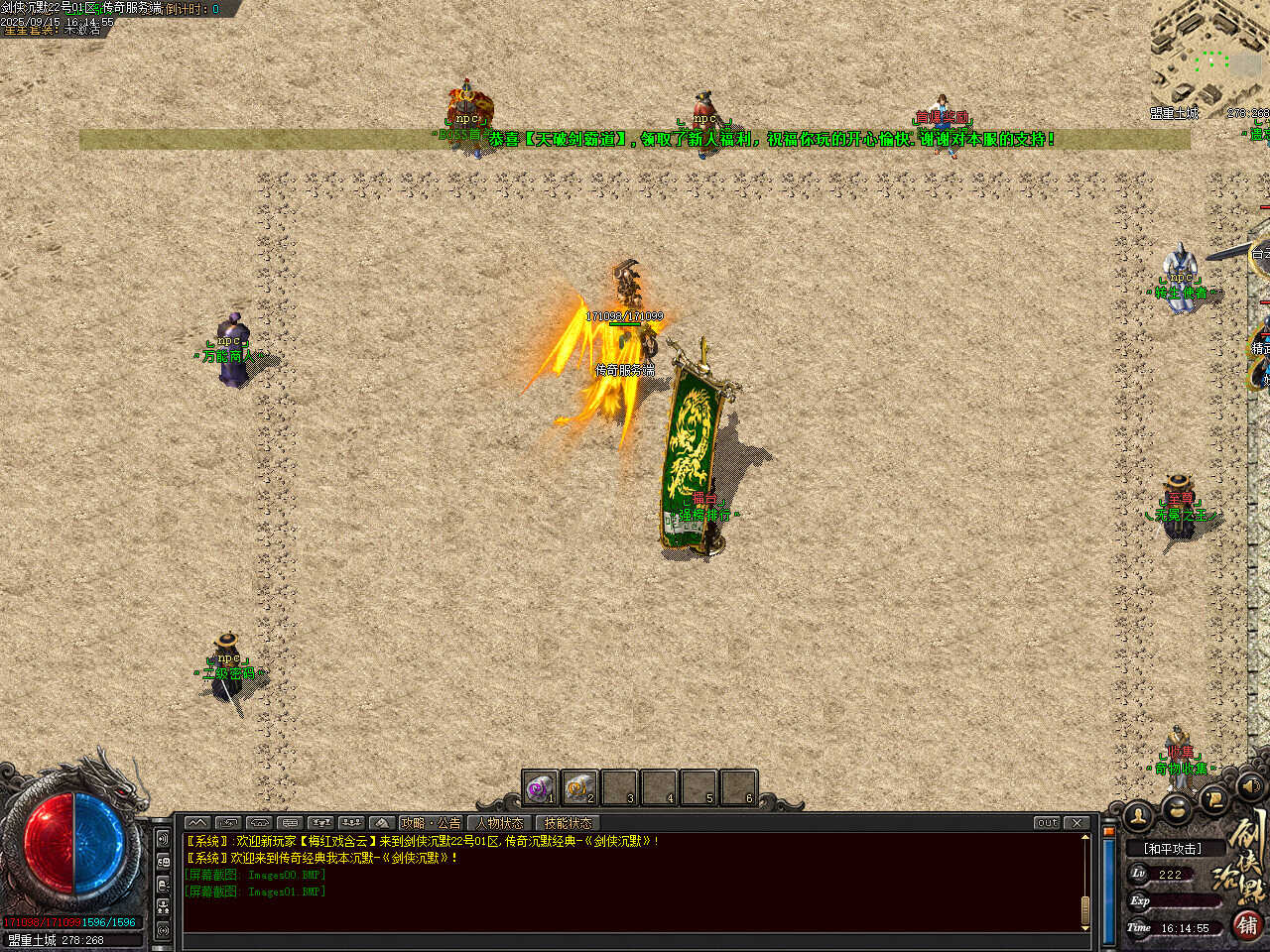
Task: Open the scroll-shaped icon beside the speaker
Action: pyautogui.click(x=1214, y=797)
